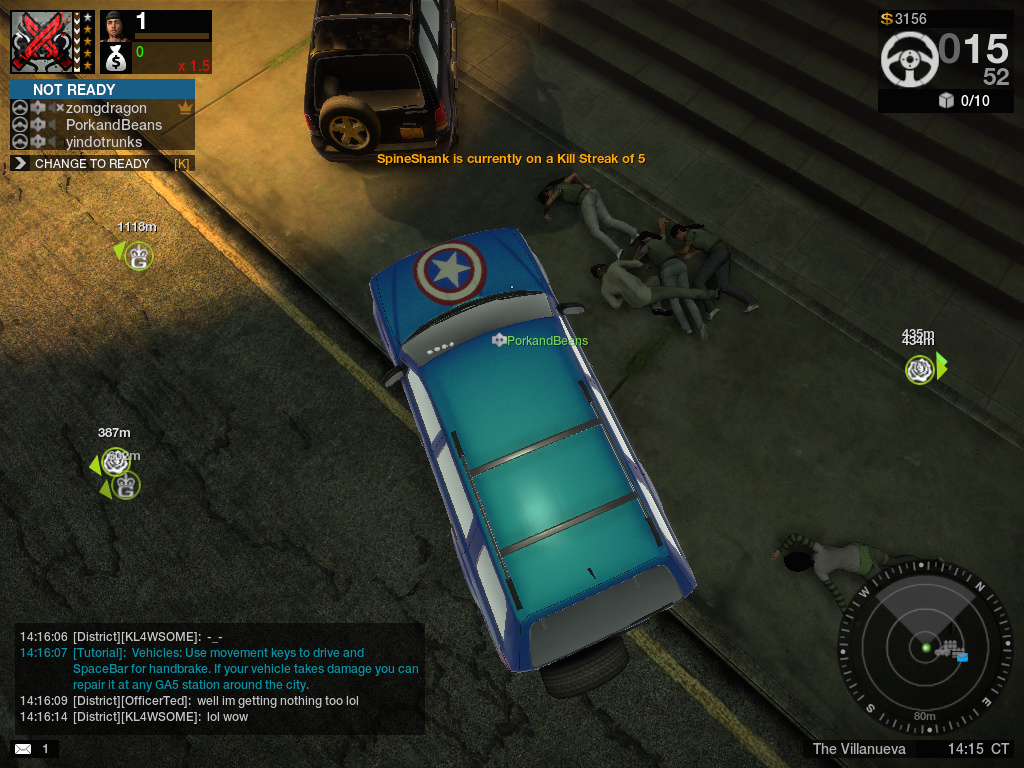
Task: Open the character portrait icon
Action: [115, 24]
